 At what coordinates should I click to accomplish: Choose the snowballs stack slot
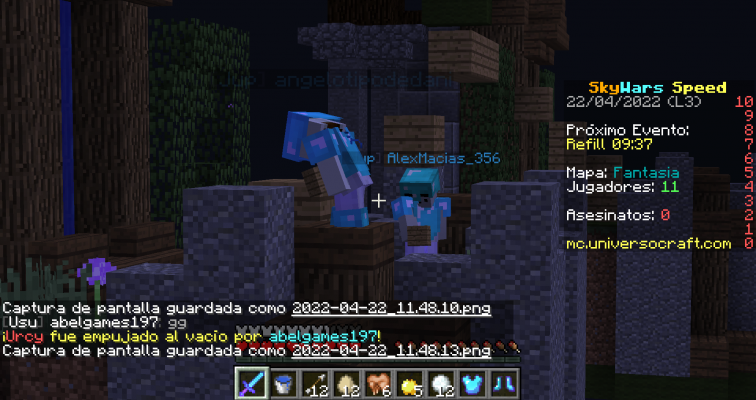pos(442,383)
